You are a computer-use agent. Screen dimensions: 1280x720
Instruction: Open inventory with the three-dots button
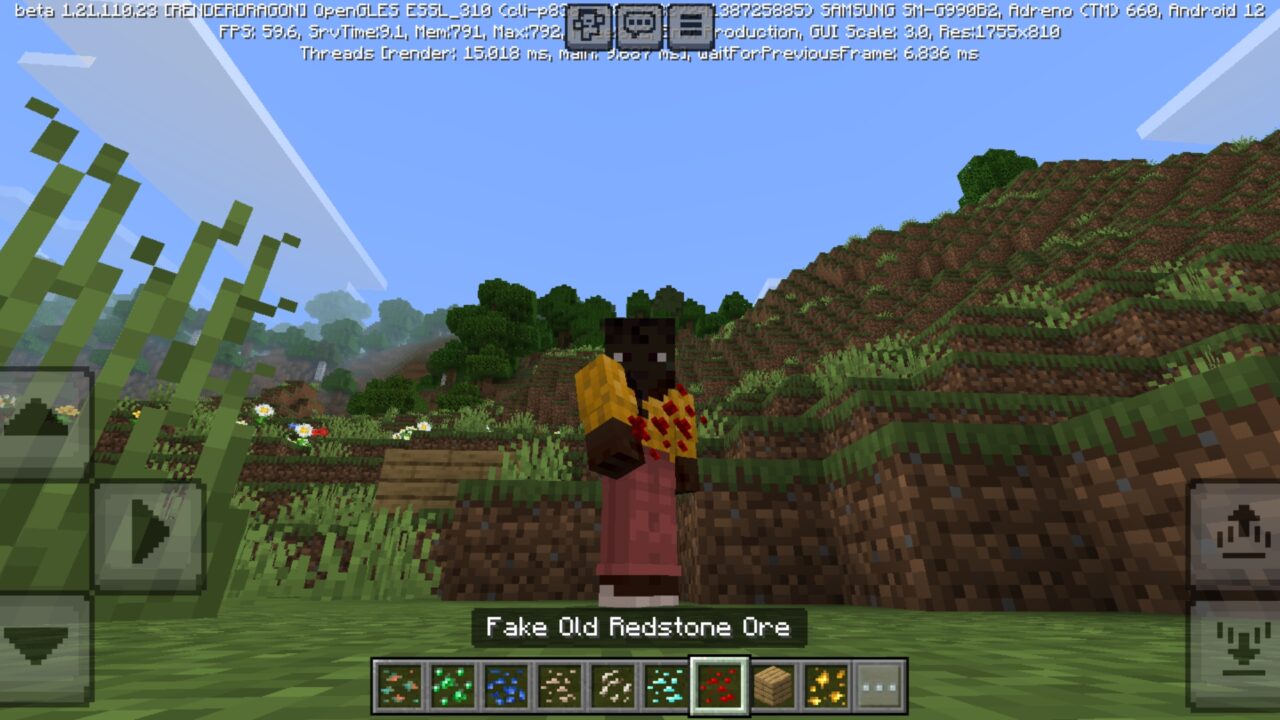click(x=880, y=685)
